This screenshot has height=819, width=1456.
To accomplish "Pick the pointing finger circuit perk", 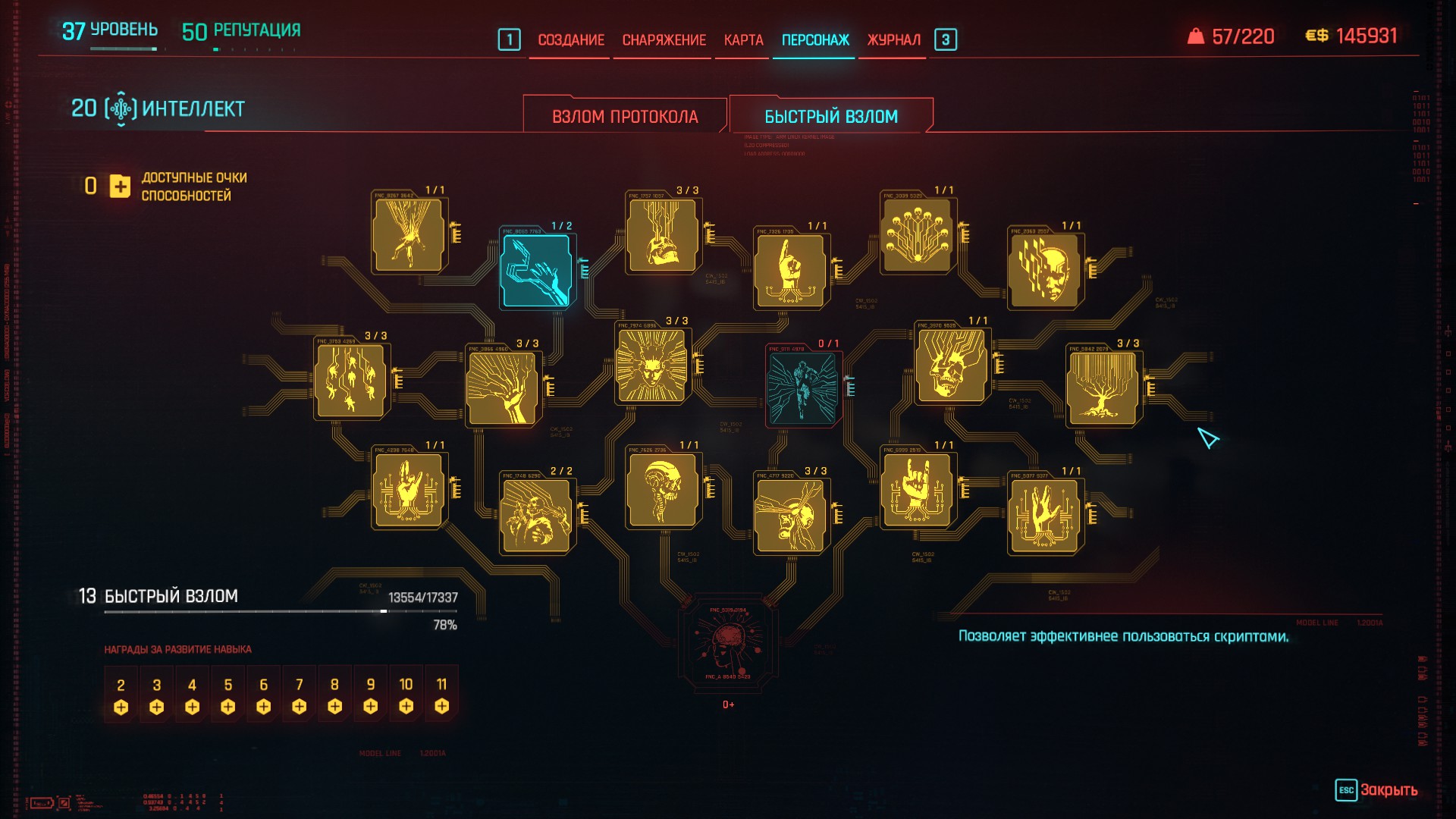I will 789,270.
